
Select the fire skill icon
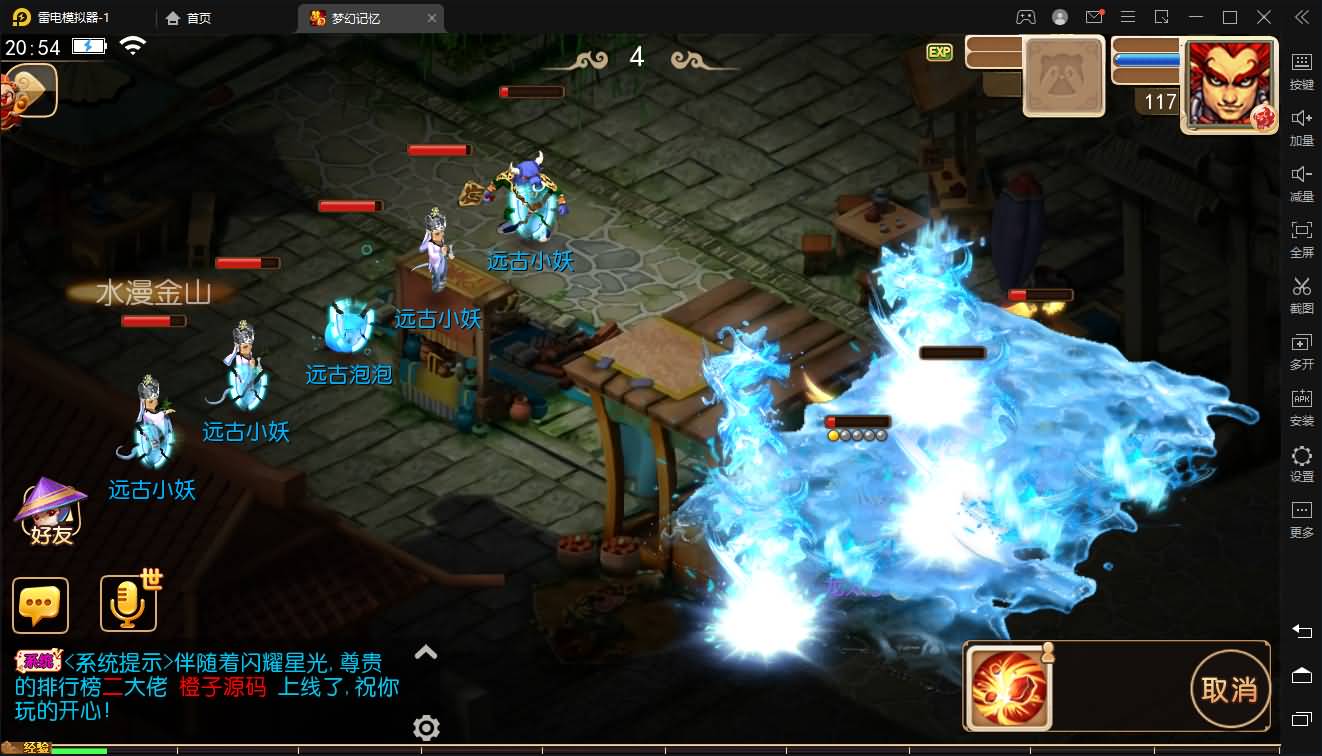[x=1008, y=688]
